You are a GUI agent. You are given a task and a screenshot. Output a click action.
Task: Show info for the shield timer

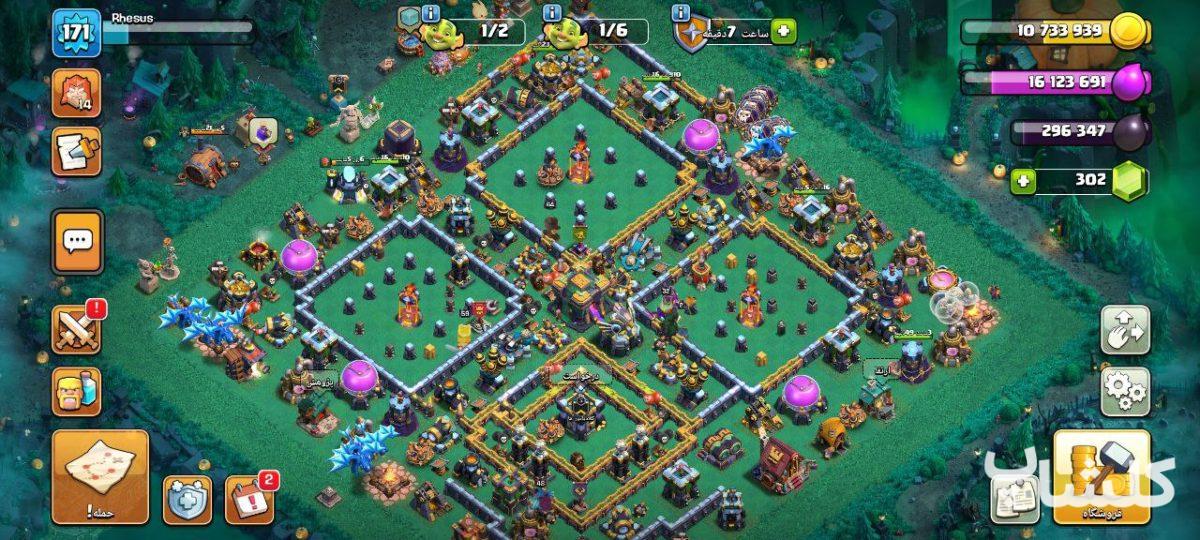681,13
